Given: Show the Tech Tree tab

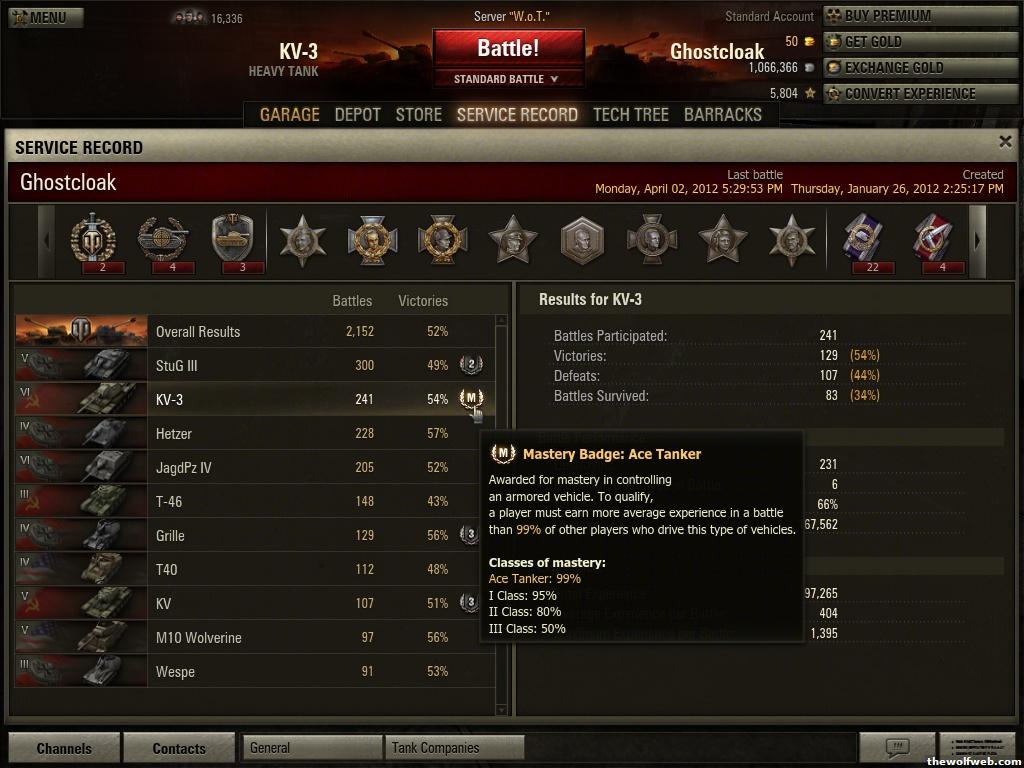Looking at the screenshot, I should point(630,114).
